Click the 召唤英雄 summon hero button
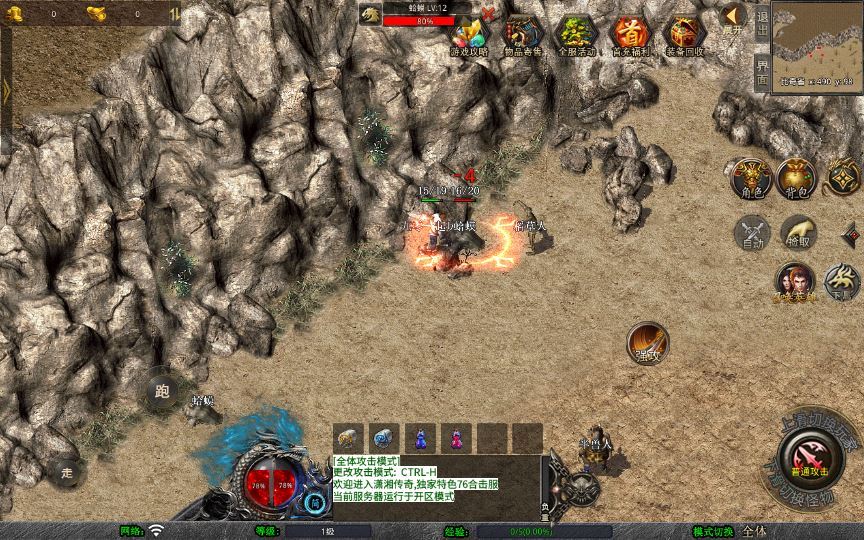864x540 pixels. (795, 282)
